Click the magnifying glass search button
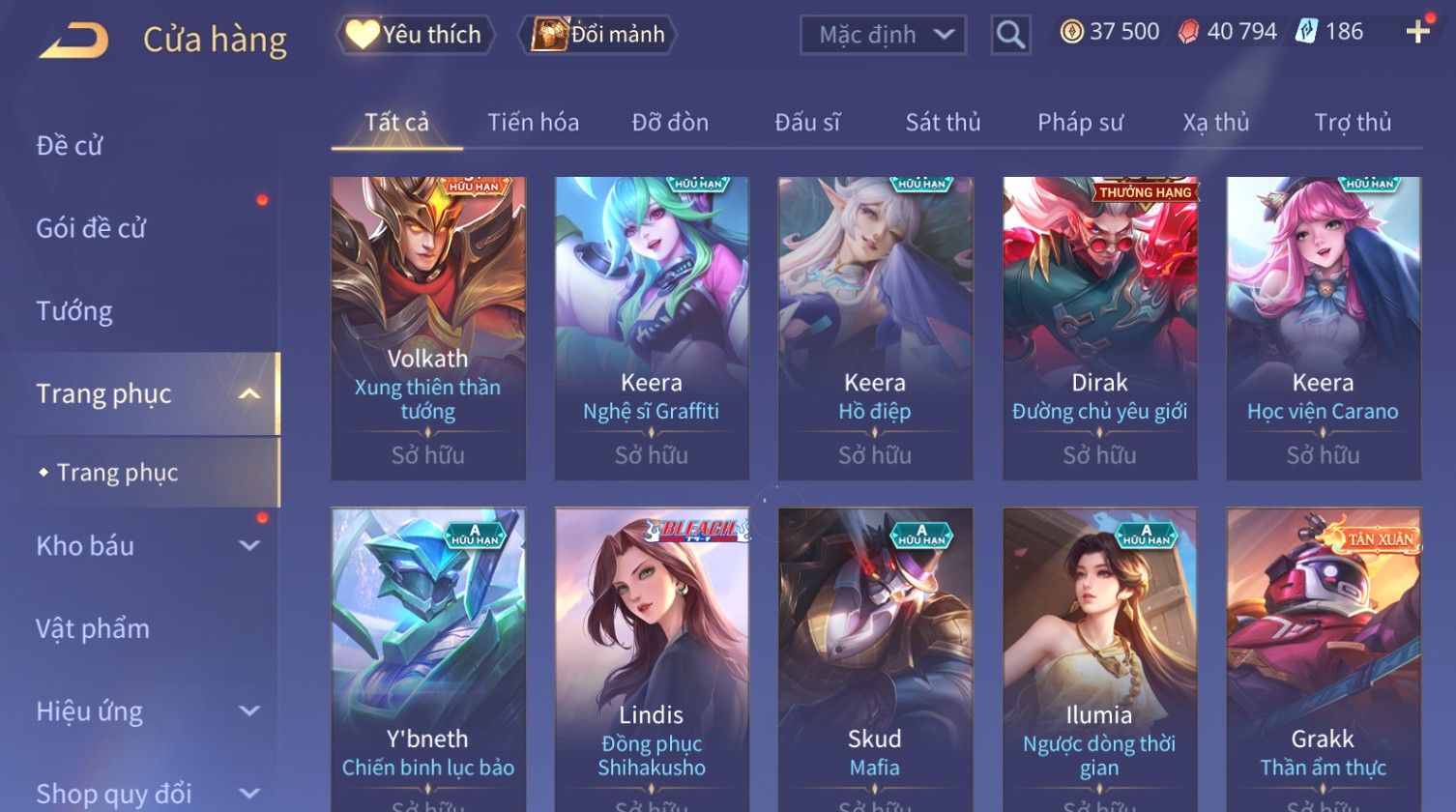 tap(1010, 35)
